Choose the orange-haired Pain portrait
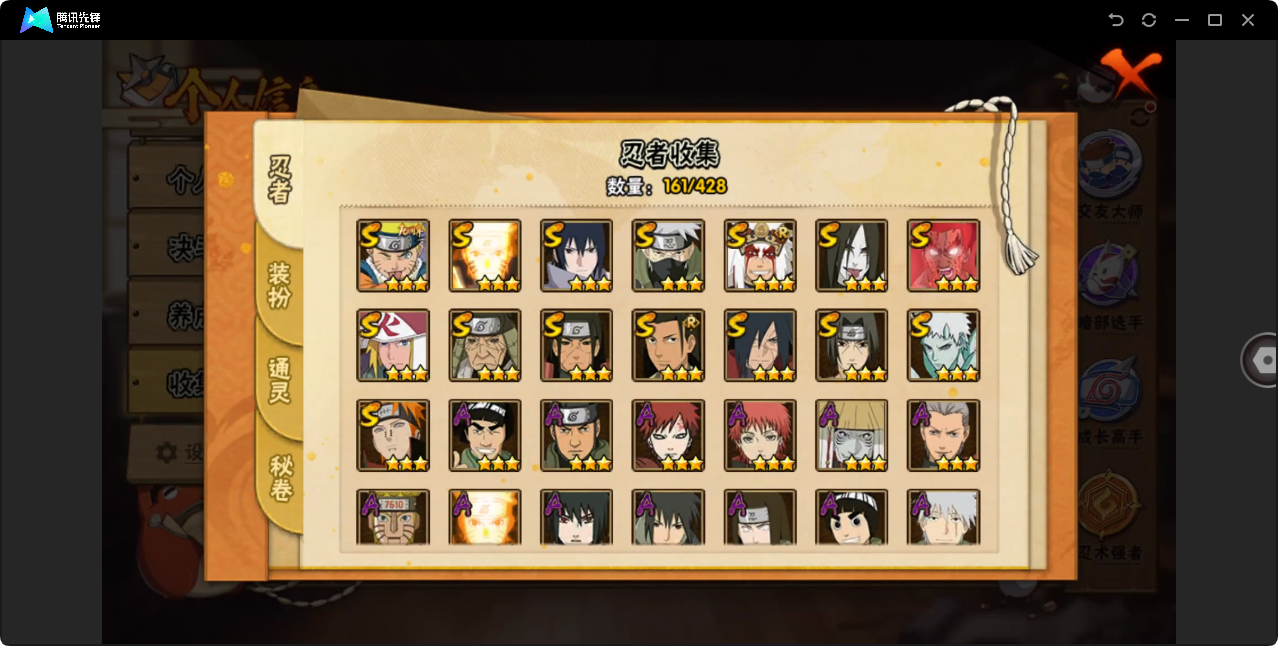The width and height of the screenshot is (1278, 646). [393, 436]
